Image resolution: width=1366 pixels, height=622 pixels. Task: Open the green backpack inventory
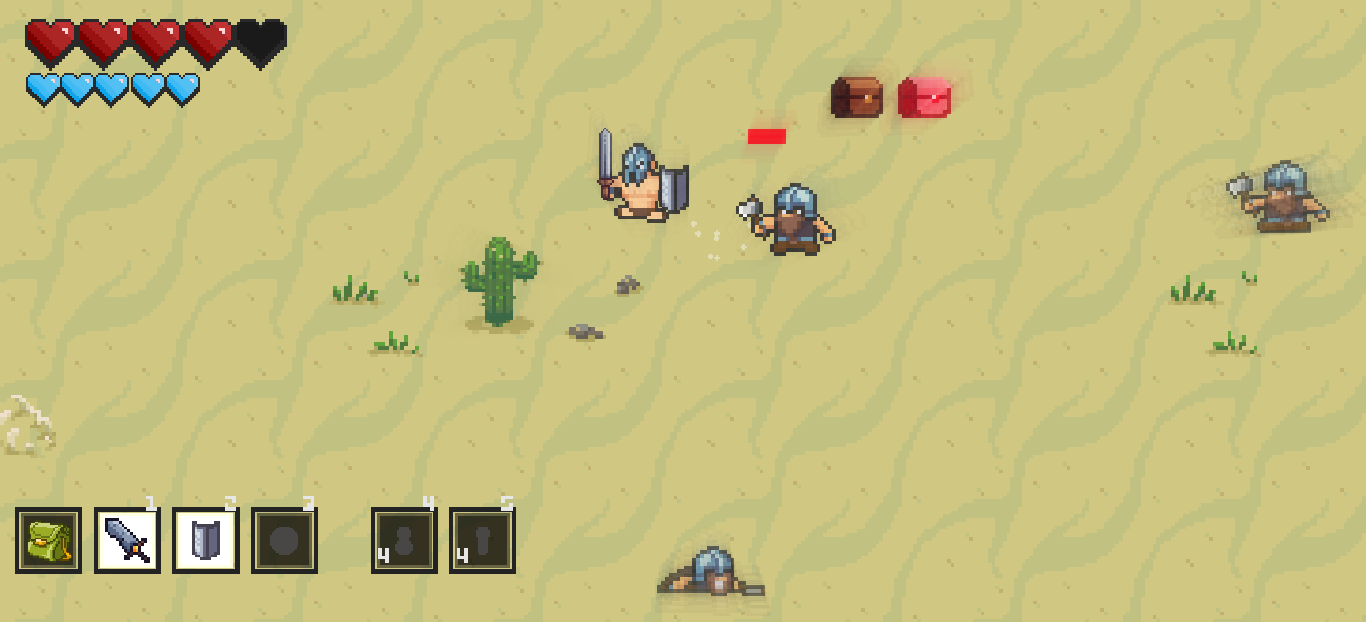(48, 540)
